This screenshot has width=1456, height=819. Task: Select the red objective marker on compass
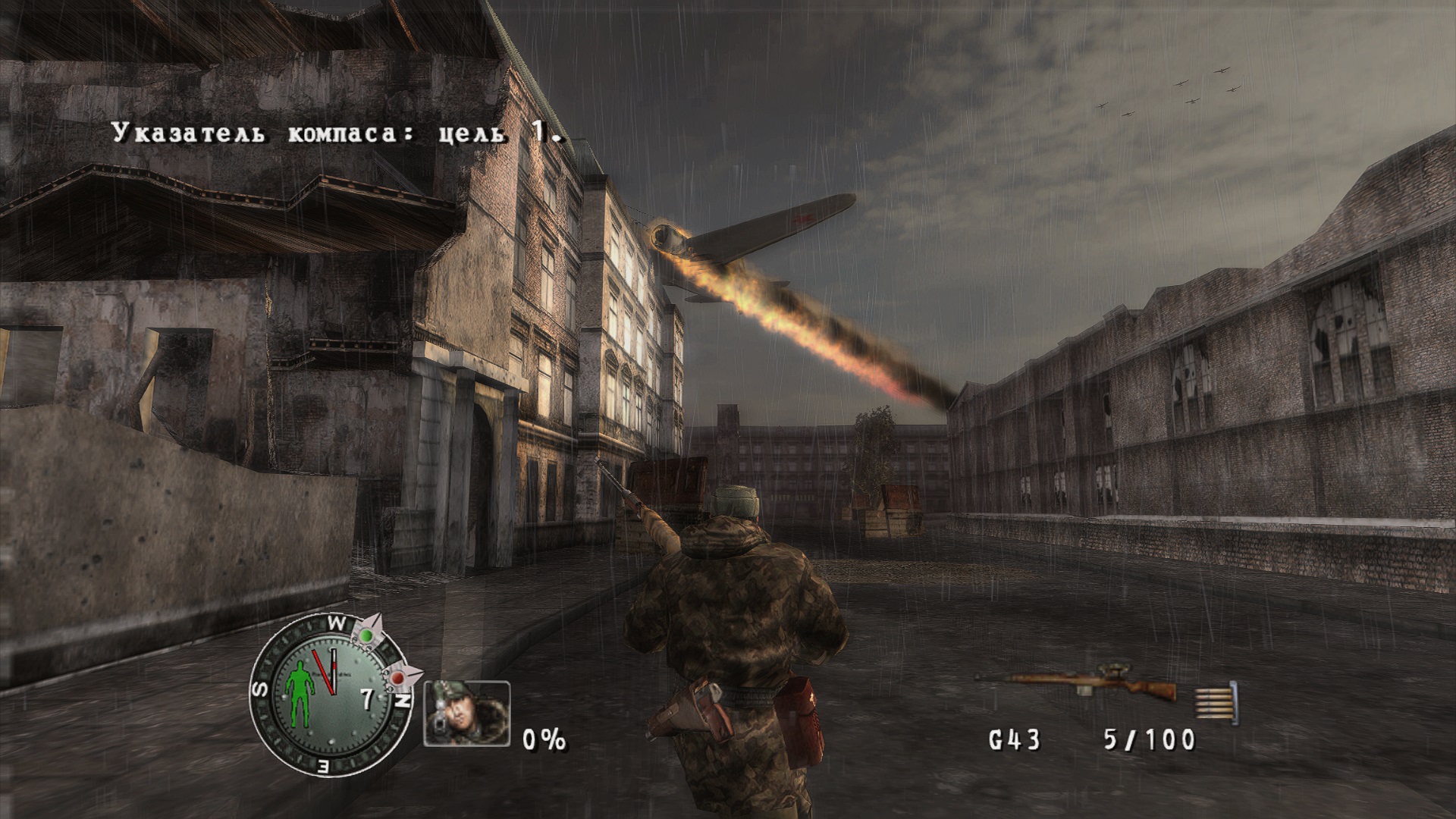coord(399,676)
